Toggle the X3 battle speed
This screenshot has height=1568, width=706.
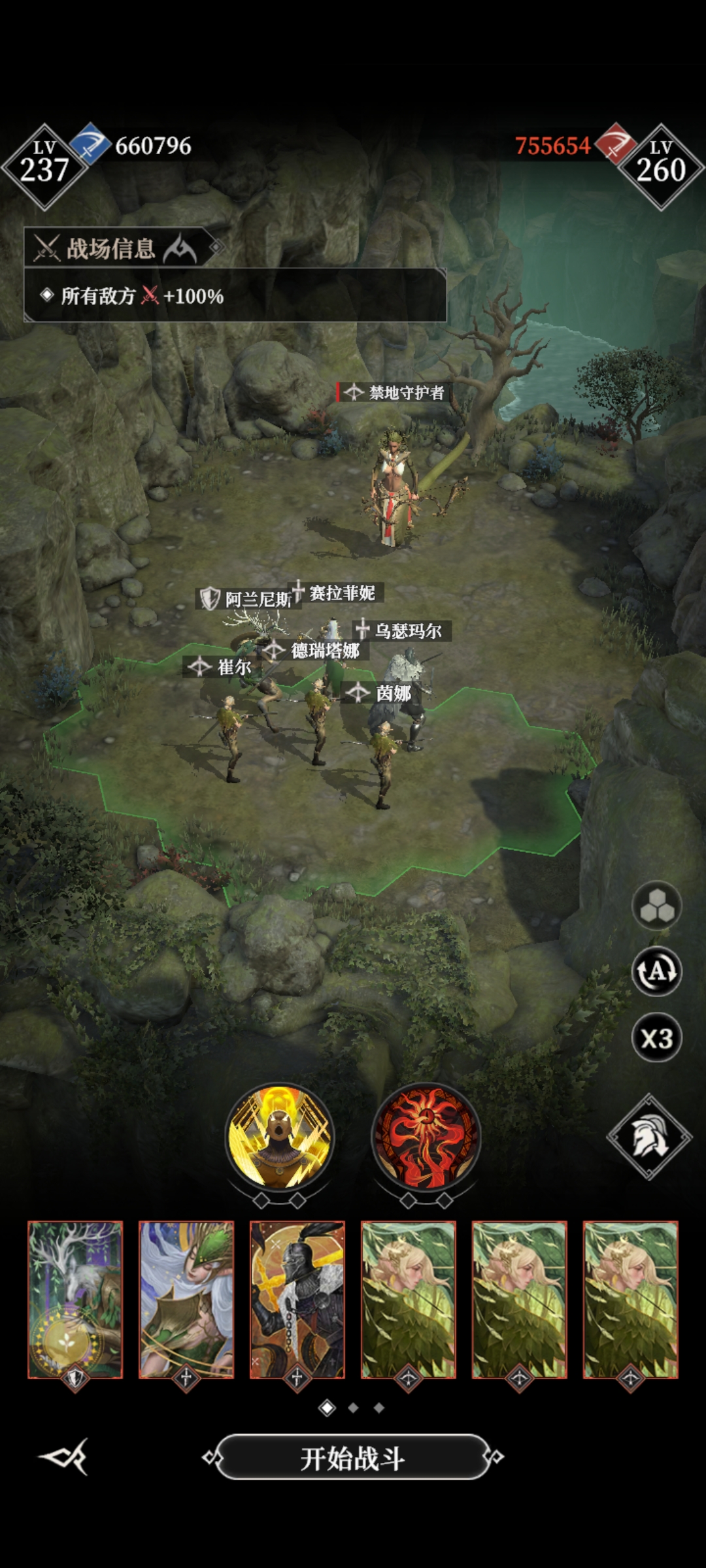pos(656,1038)
